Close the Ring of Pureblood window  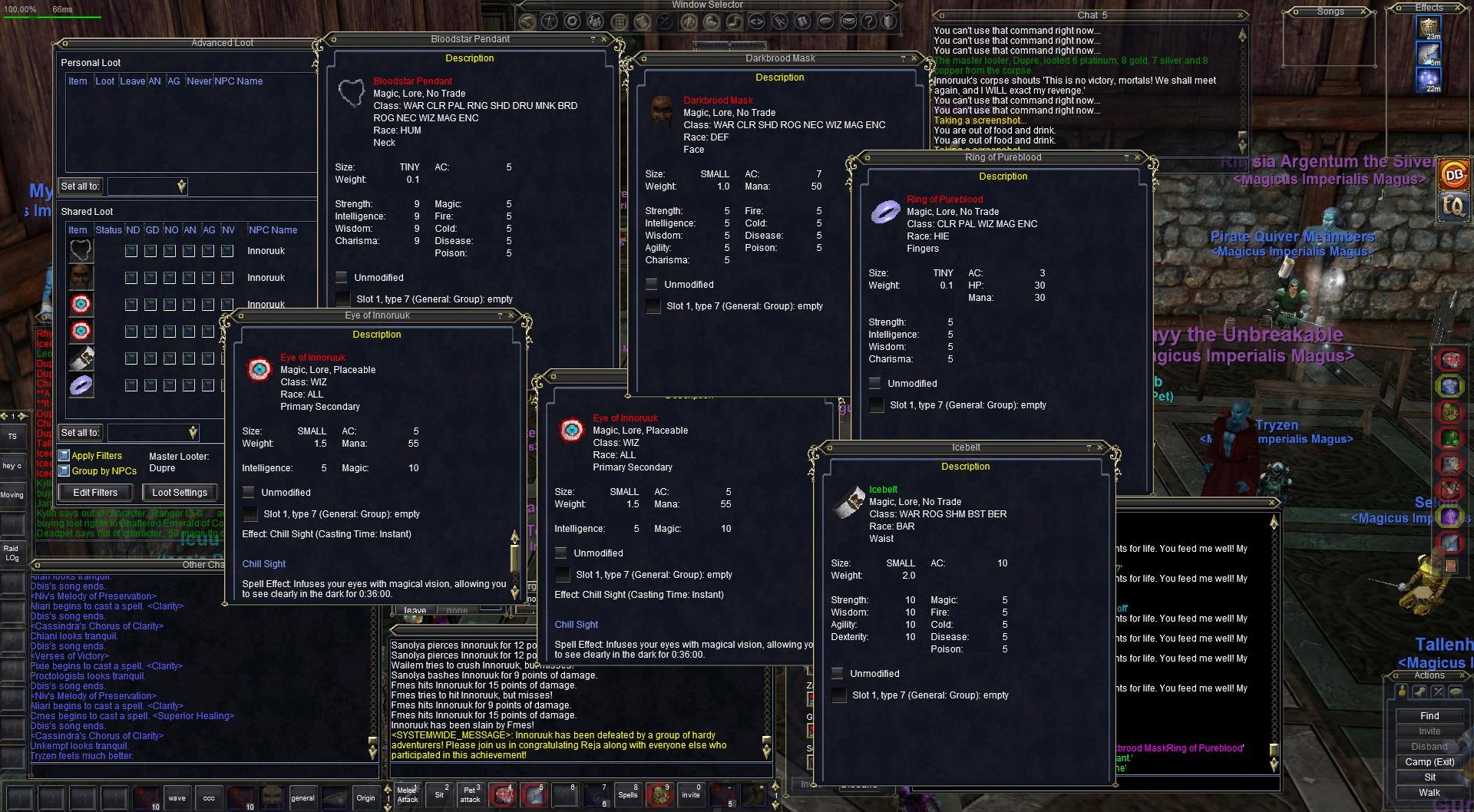1139,157
